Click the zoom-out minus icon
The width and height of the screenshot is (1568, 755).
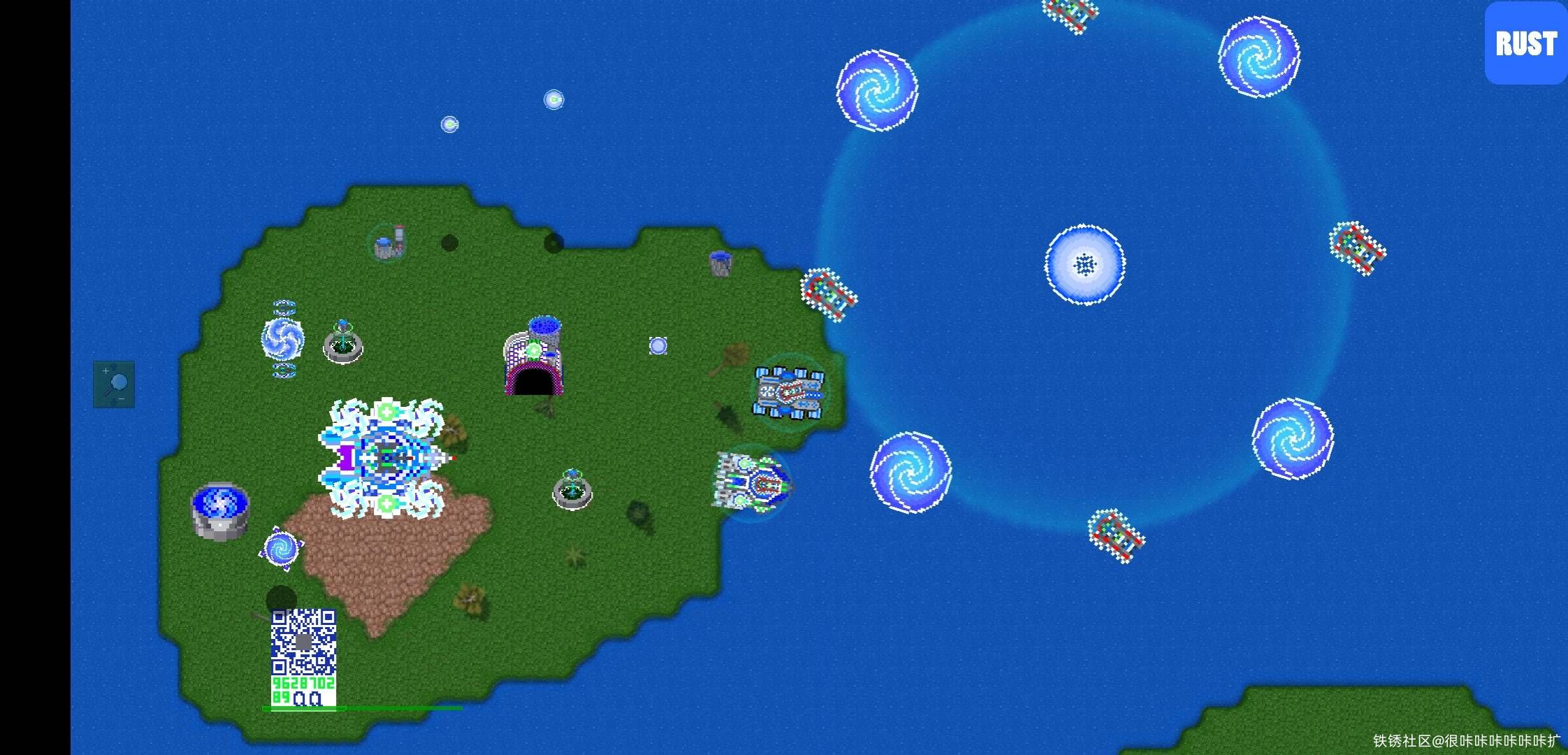122,398
